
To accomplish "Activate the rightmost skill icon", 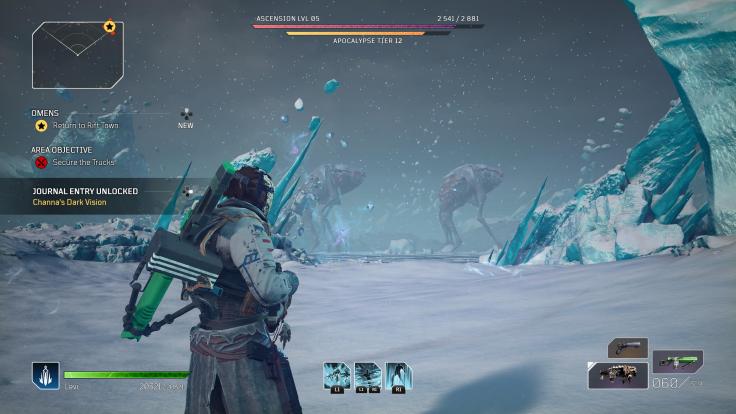I will [398, 376].
